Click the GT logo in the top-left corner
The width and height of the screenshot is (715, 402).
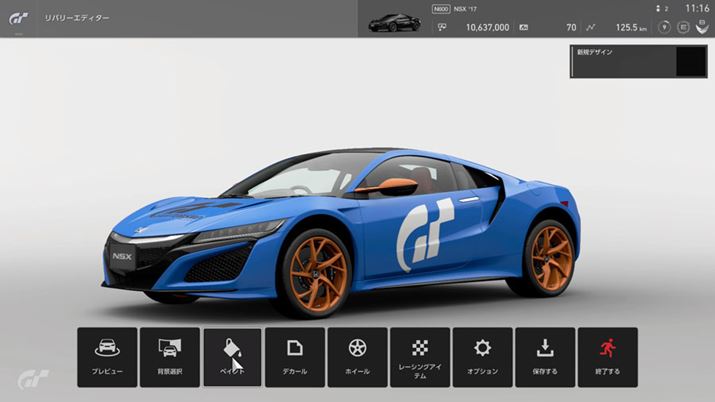pos(19,18)
